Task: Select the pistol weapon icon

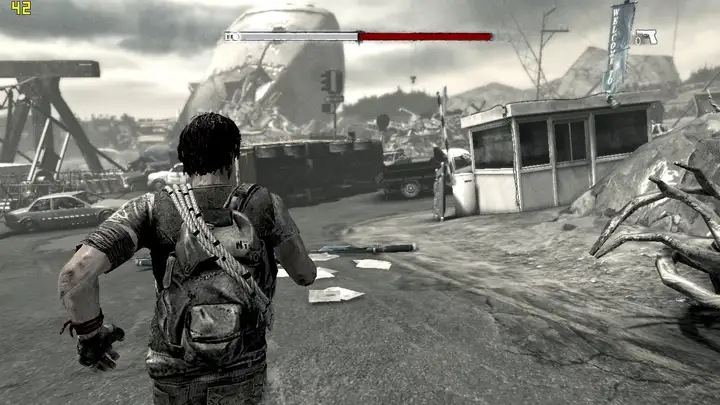Action: coord(645,37)
